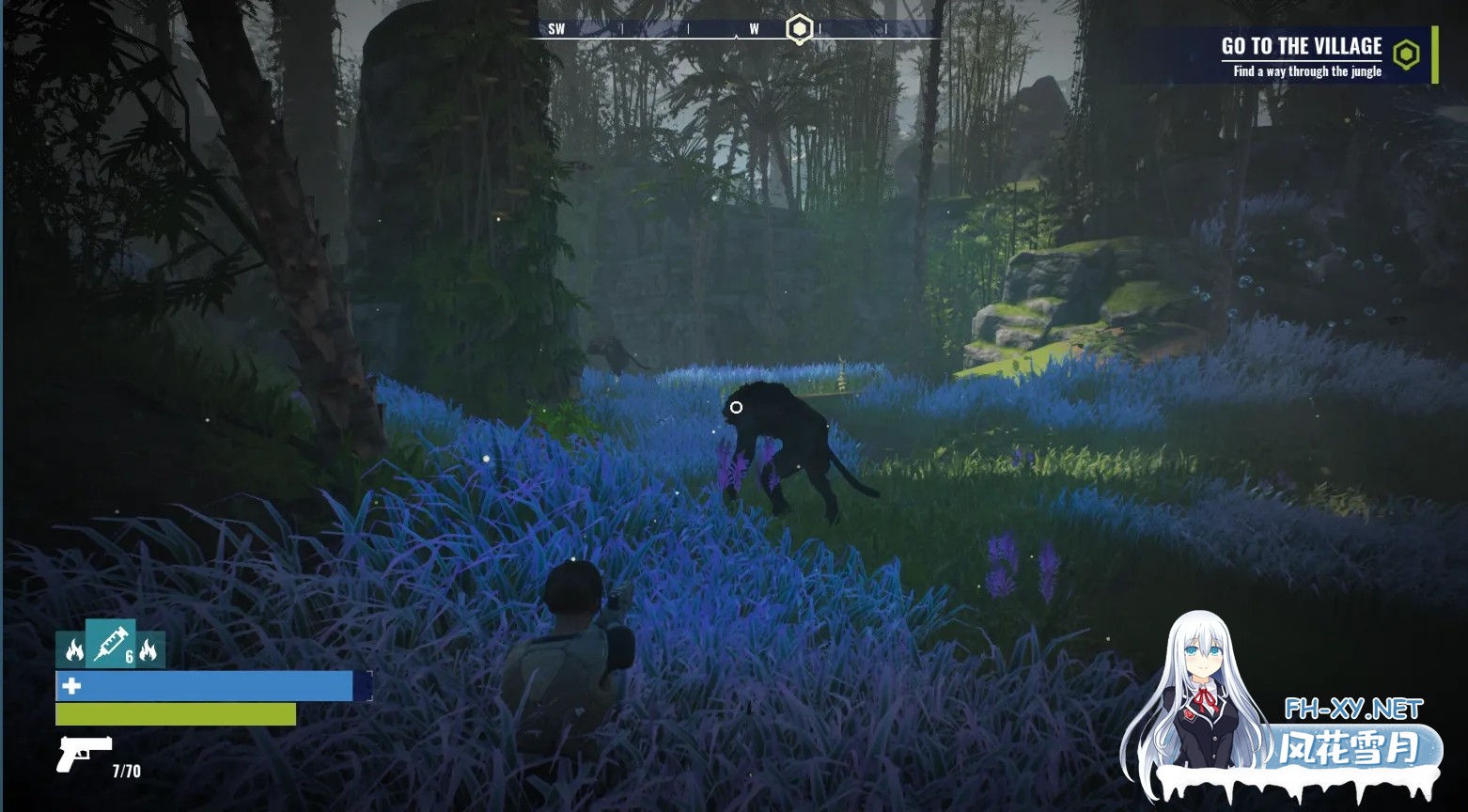Click the SW label on the compass
The image size is (1468, 812).
point(556,28)
